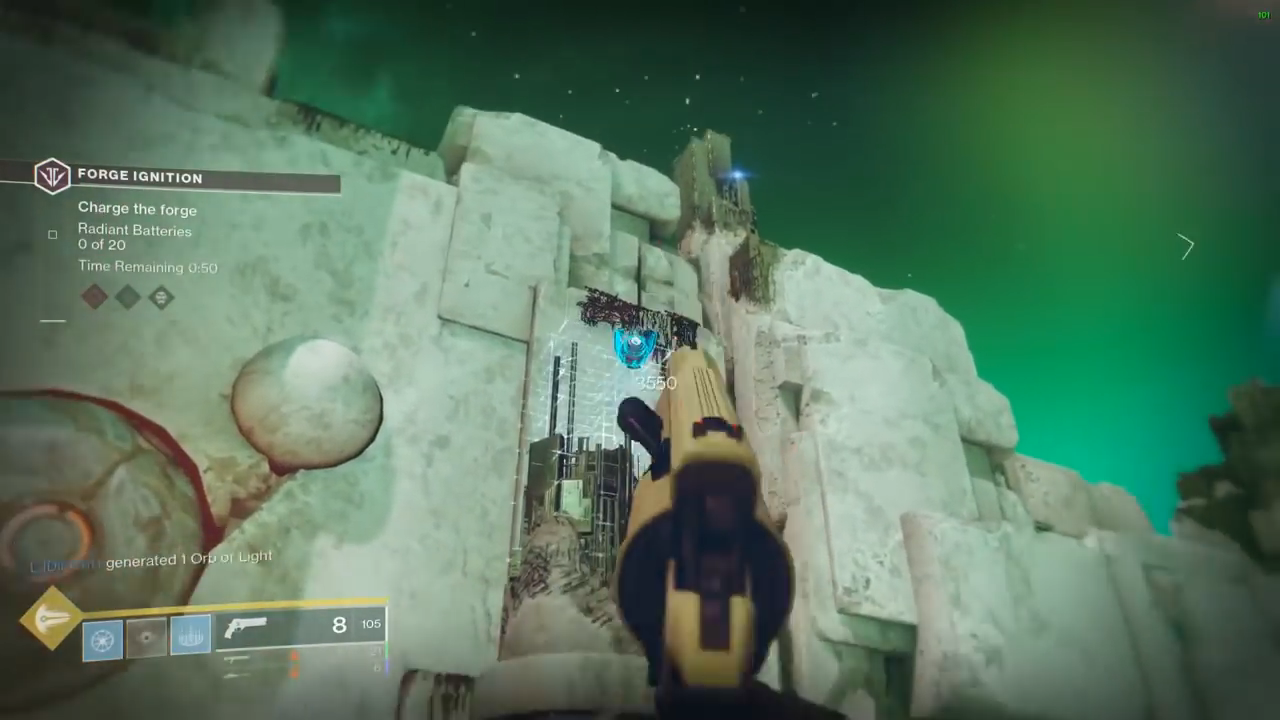Choose the greyed-out melee ability icon
This screenshot has width=1280, height=720.
(146, 637)
